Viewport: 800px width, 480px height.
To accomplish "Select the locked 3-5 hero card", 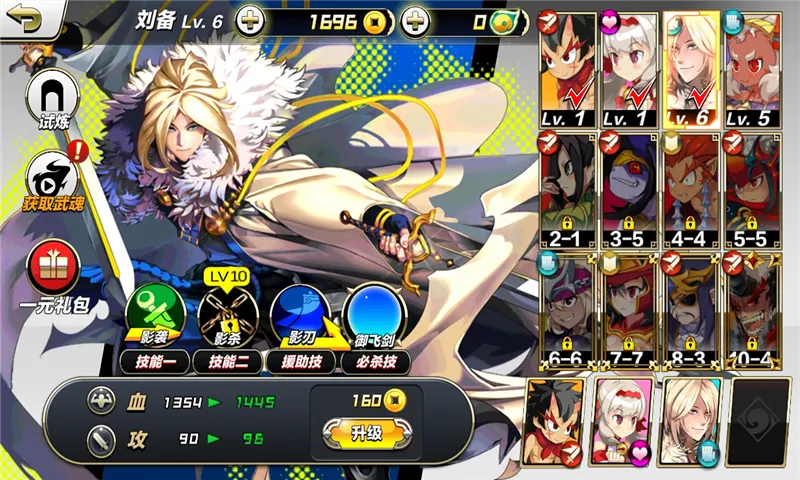I will pyautogui.click(x=629, y=190).
